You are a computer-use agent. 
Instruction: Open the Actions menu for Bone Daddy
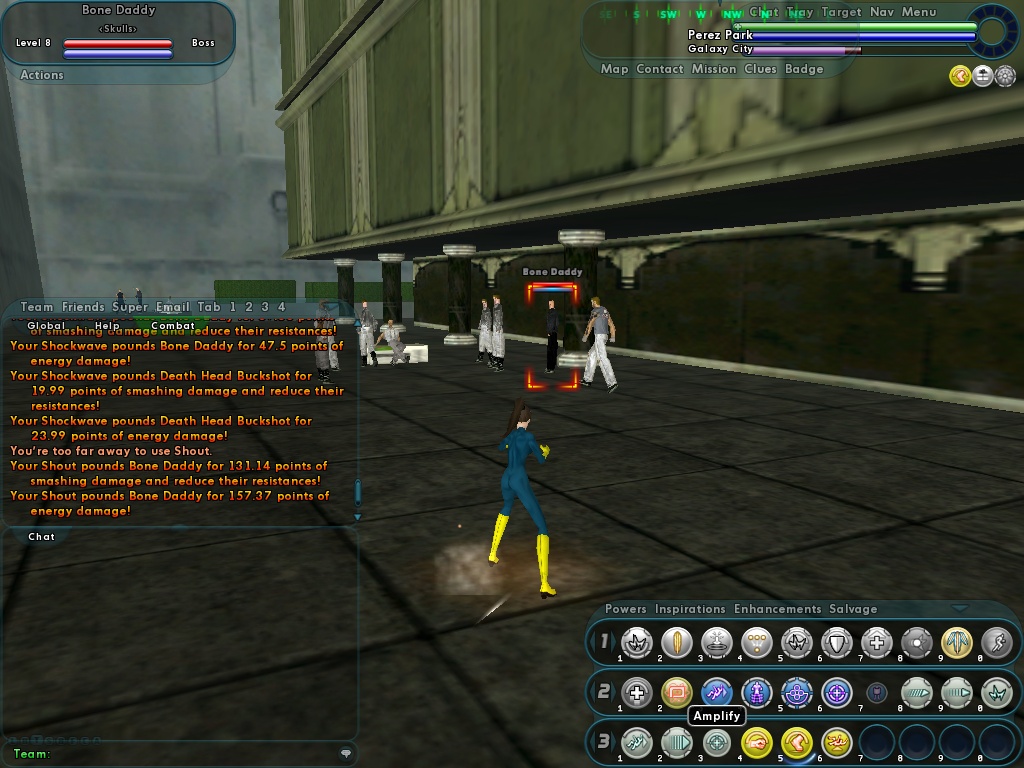coord(42,75)
